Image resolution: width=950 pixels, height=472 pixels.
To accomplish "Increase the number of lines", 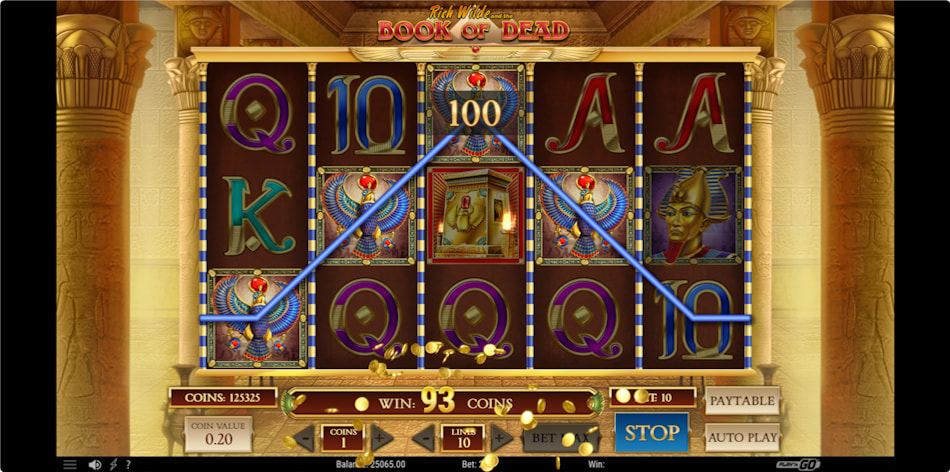I will coord(502,437).
